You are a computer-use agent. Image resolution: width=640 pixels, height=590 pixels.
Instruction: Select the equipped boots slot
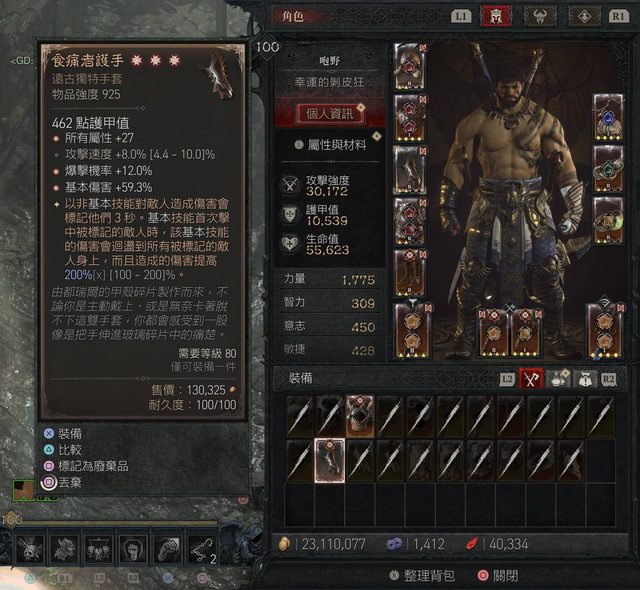click(x=409, y=271)
